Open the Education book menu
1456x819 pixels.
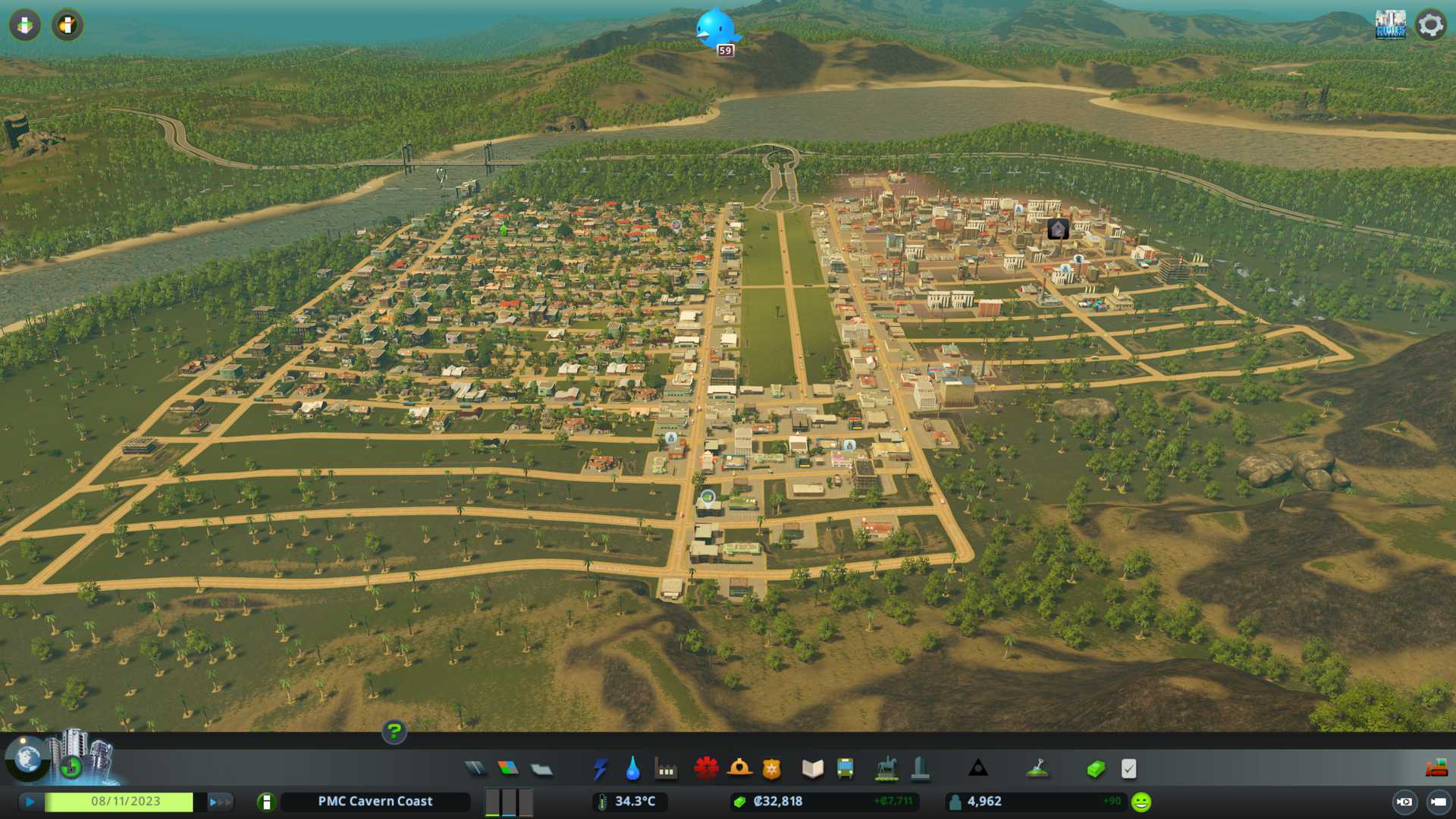tap(812, 769)
